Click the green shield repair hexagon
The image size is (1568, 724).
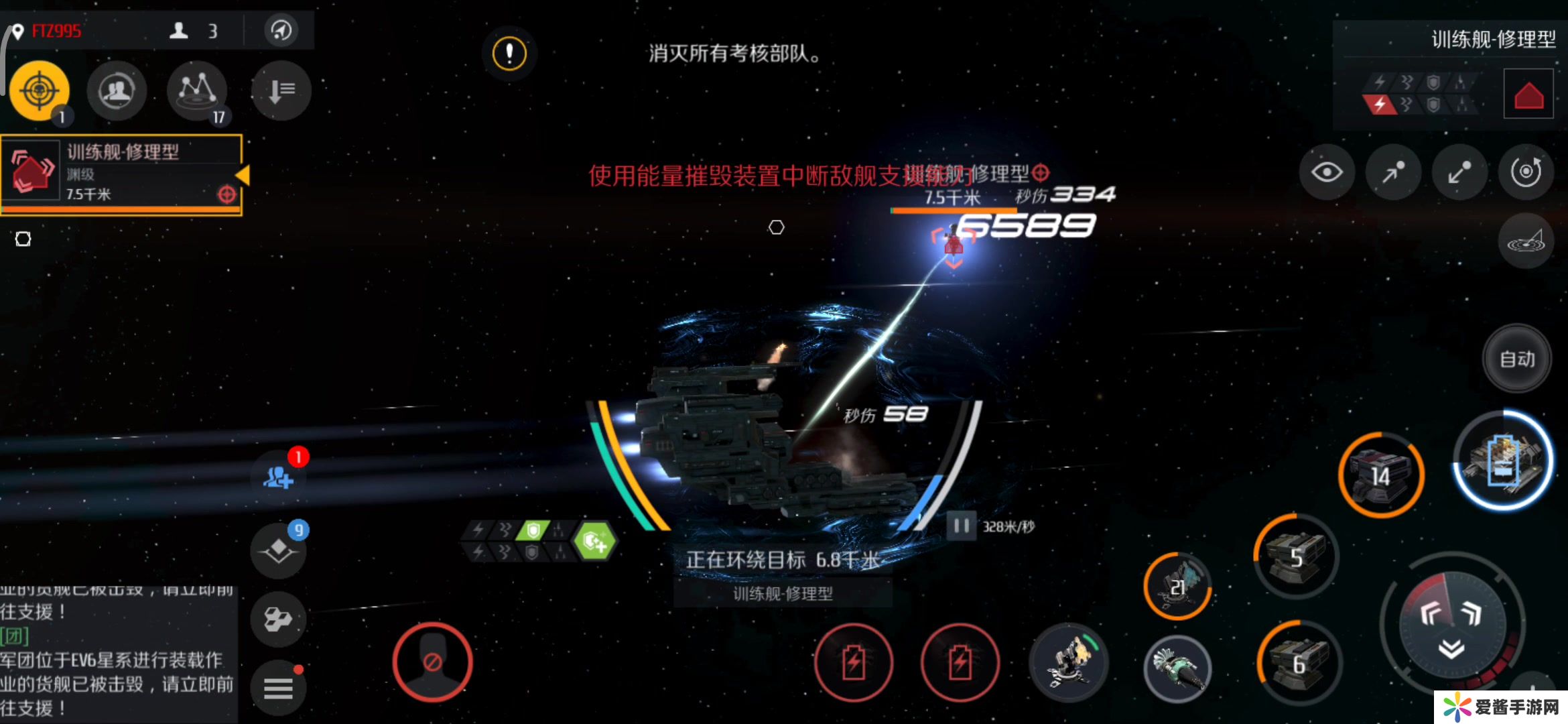(x=594, y=541)
